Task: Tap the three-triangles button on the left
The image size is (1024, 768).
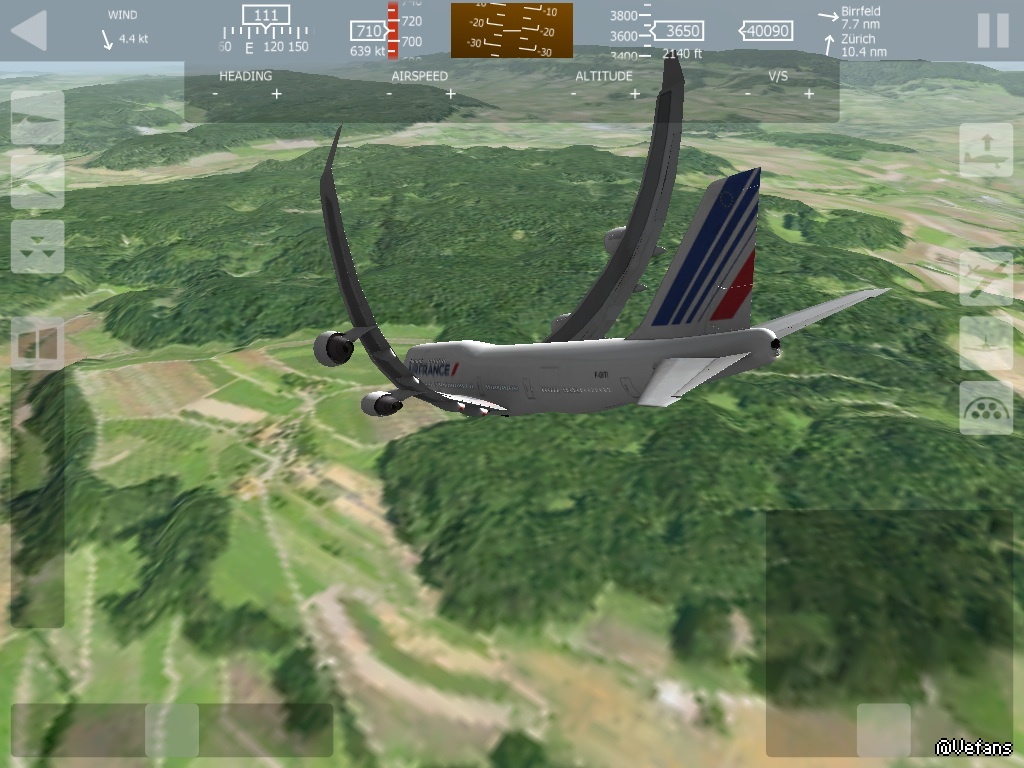Action: click(x=38, y=247)
